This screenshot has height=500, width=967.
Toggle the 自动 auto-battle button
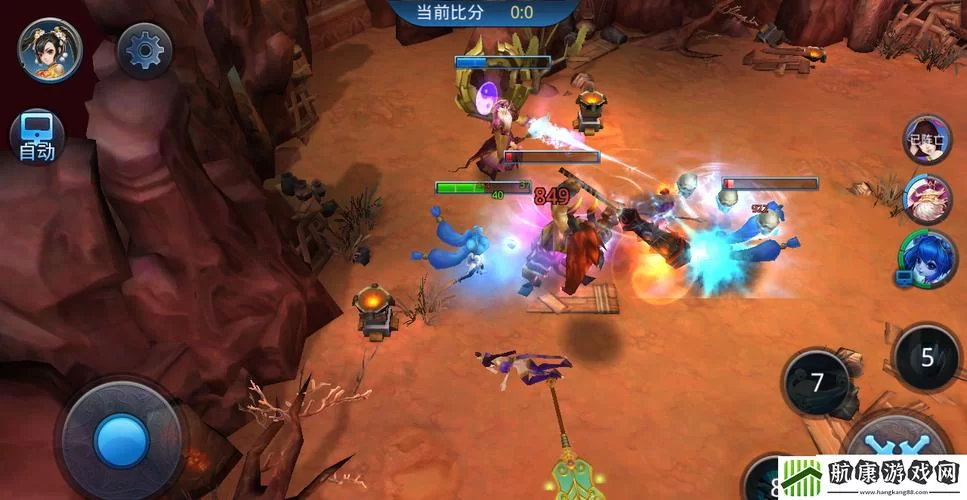(x=37, y=137)
